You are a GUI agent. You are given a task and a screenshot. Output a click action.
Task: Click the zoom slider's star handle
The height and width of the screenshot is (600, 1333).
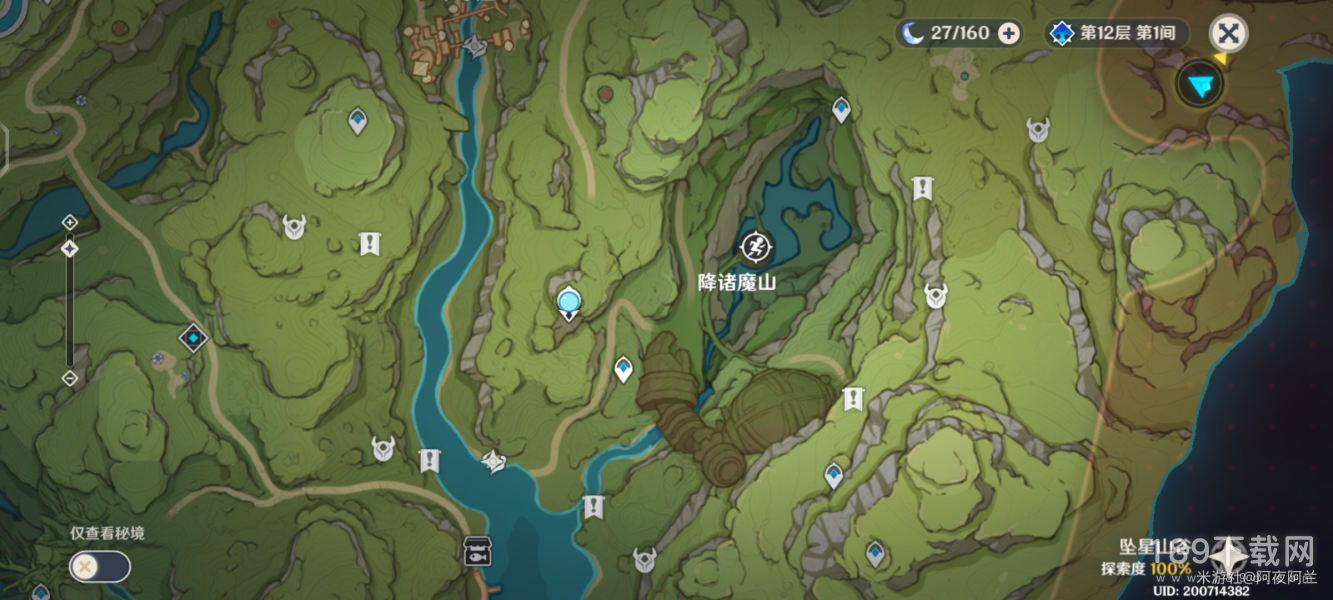[70, 247]
